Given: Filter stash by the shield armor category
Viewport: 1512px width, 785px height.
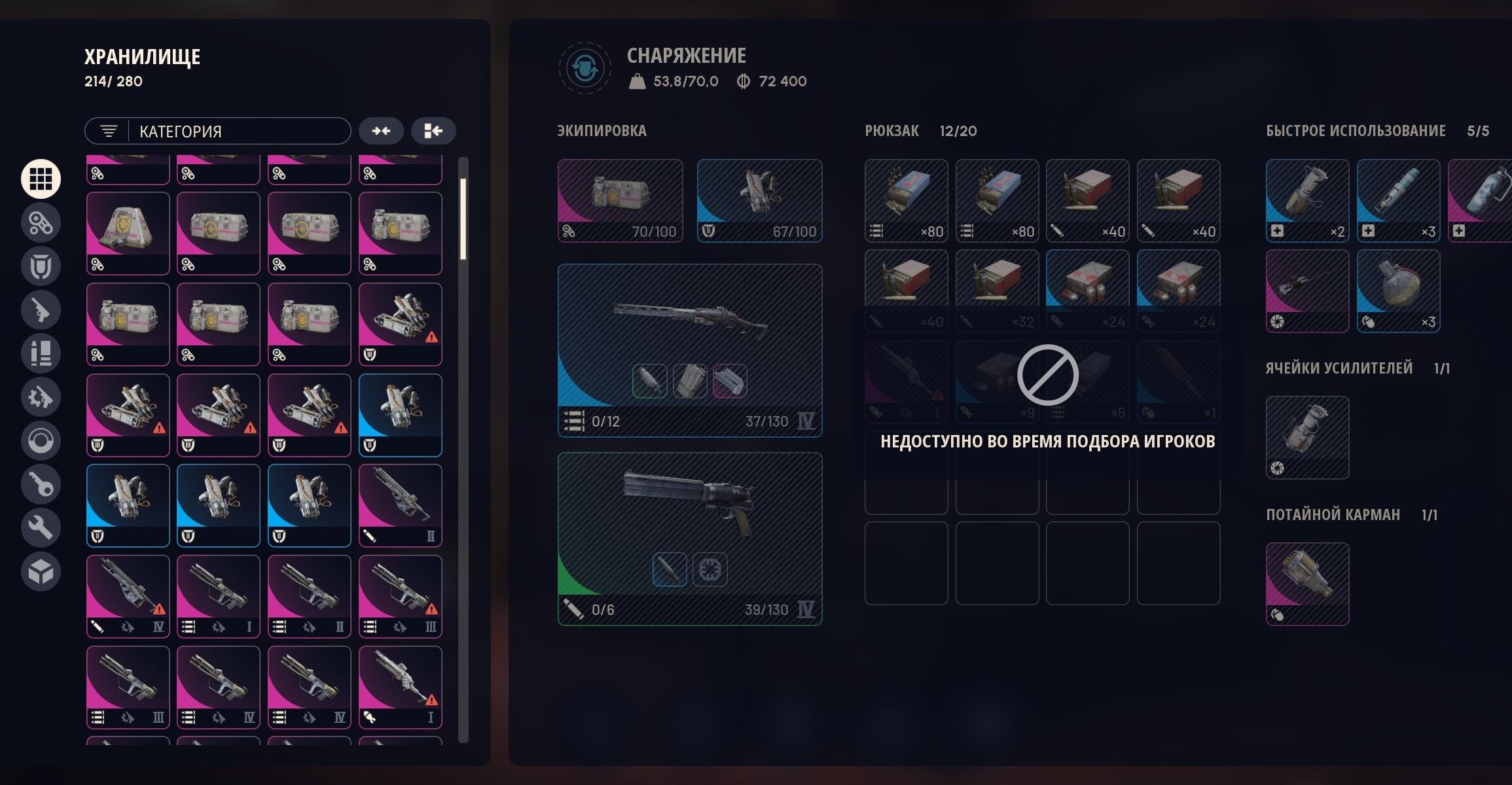Looking at the screenshot, I should tap(41, 266).
